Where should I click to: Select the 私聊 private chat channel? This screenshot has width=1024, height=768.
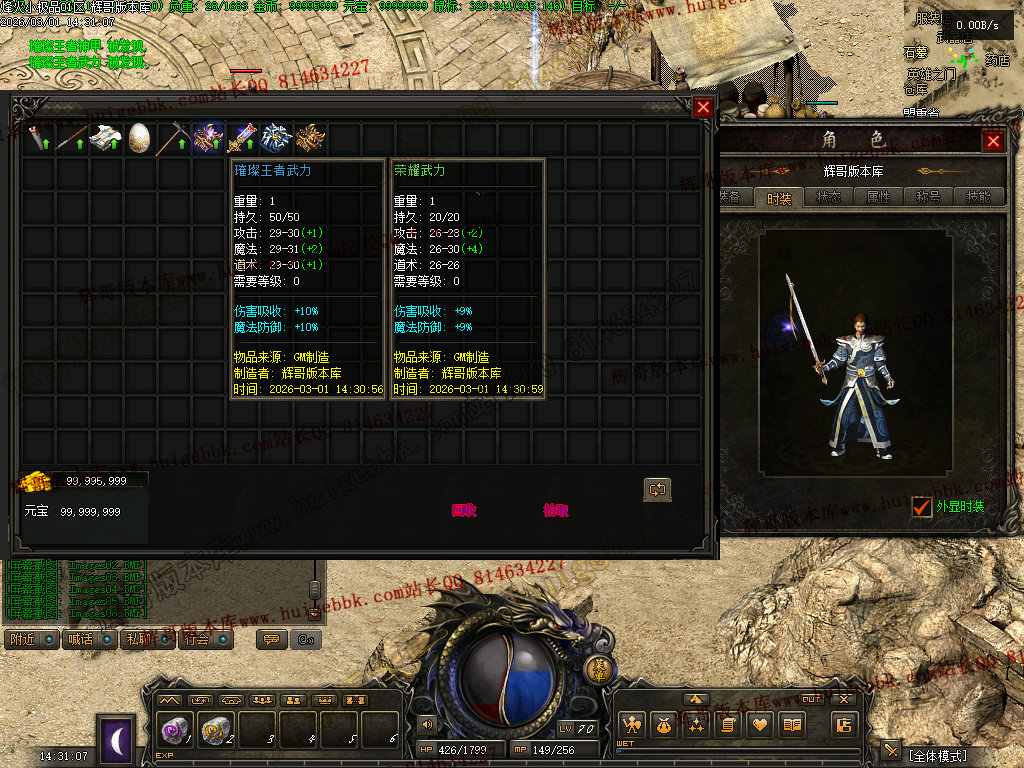tap(146, 639)
